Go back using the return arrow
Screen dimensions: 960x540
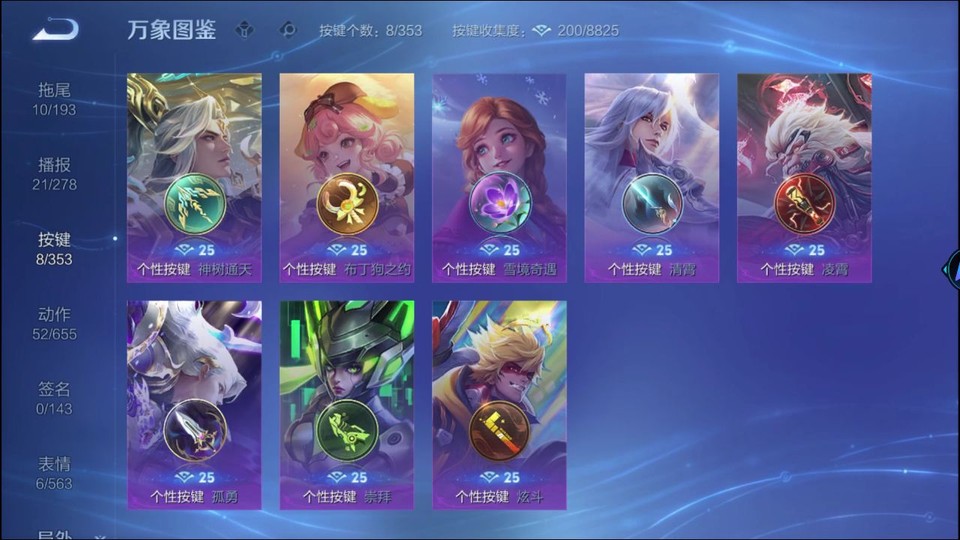[x=55, y=30]
